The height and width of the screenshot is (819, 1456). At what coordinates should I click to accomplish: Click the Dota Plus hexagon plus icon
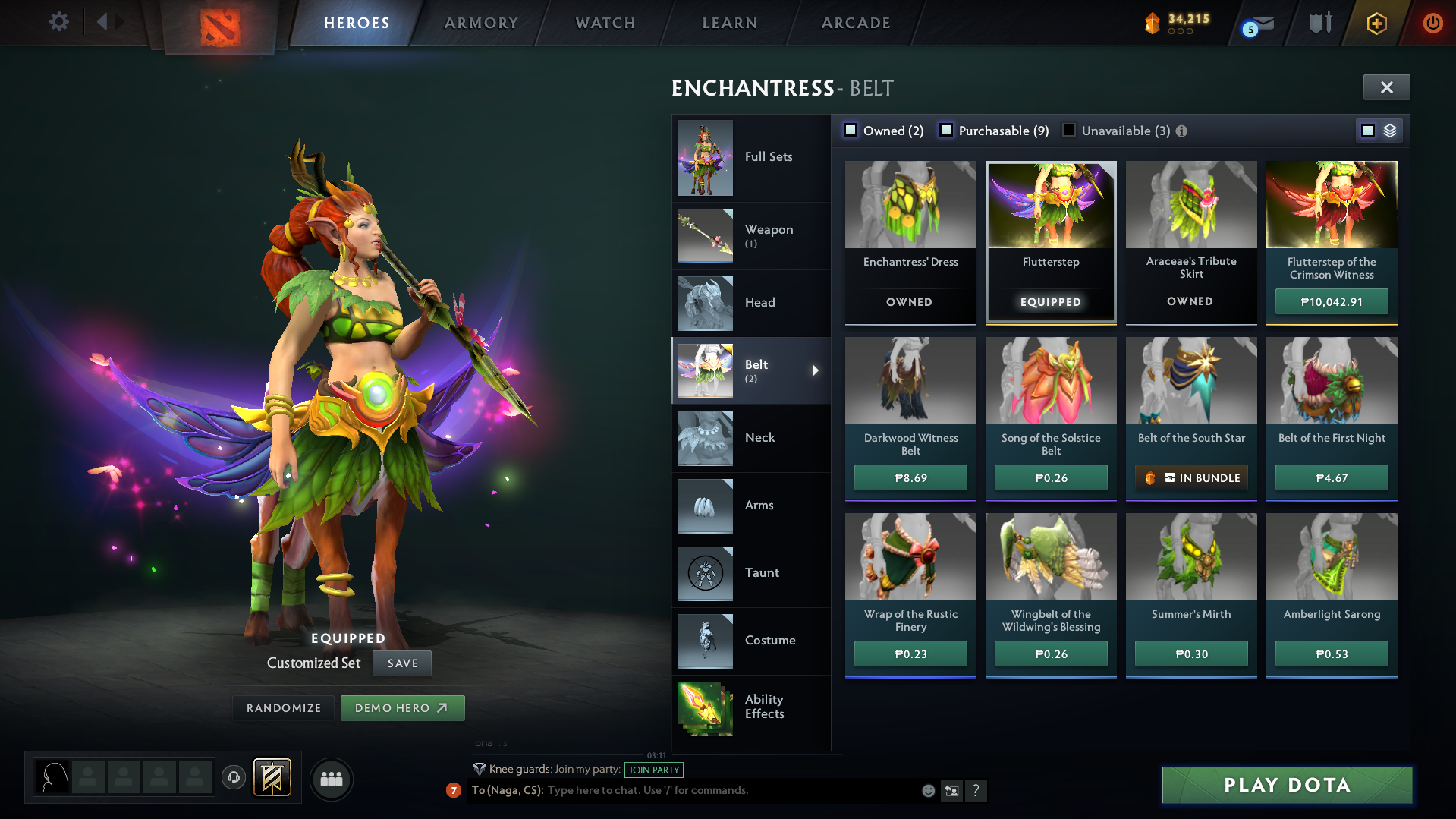point(1376,23)
